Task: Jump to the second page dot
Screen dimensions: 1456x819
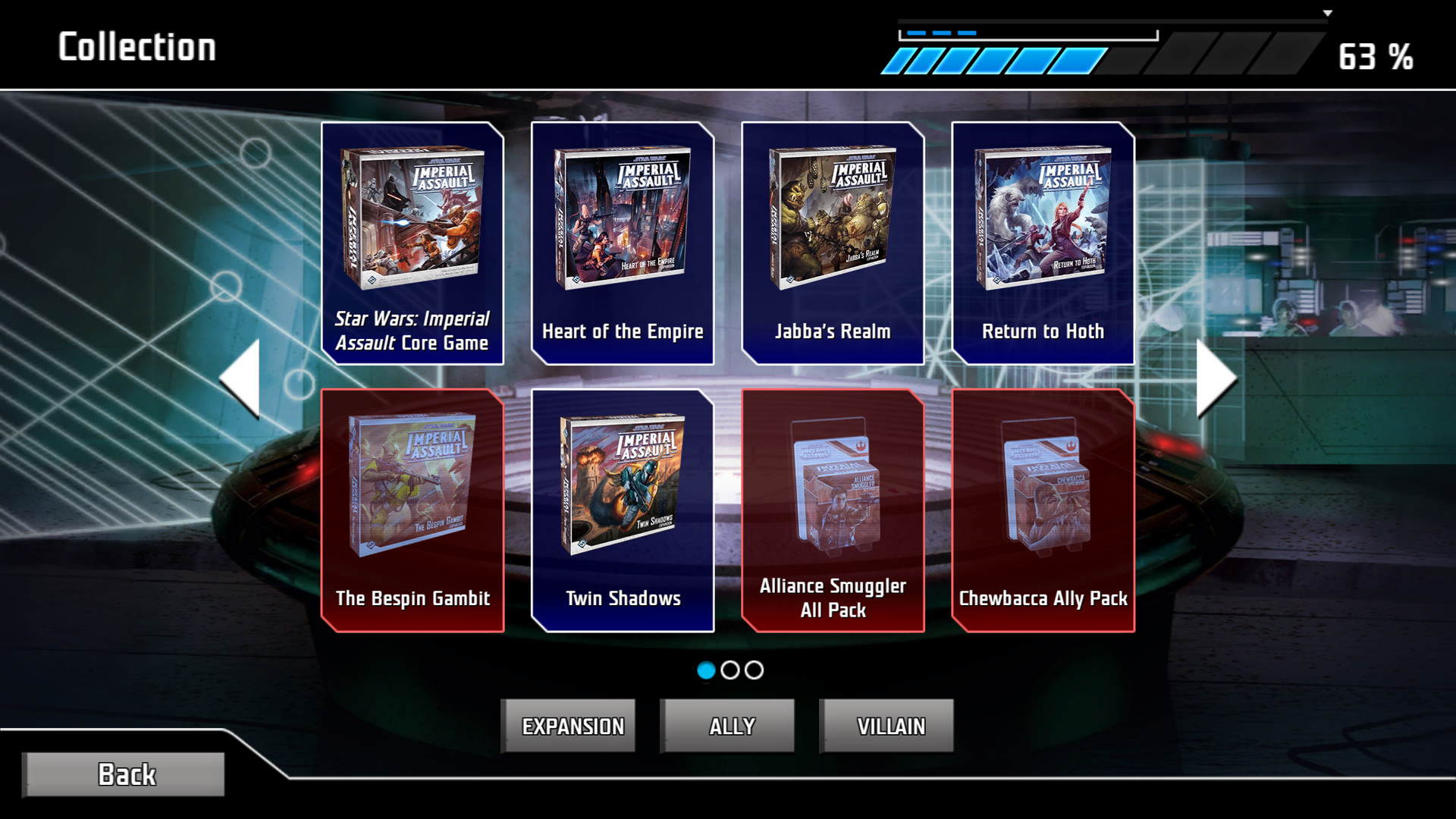Action: pyautogui.click(x=729, y=671)
